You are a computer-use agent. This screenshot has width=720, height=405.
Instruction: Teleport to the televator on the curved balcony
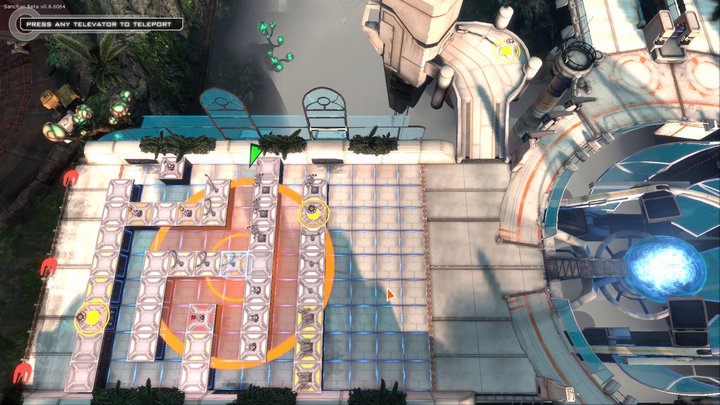coord(507,50)
